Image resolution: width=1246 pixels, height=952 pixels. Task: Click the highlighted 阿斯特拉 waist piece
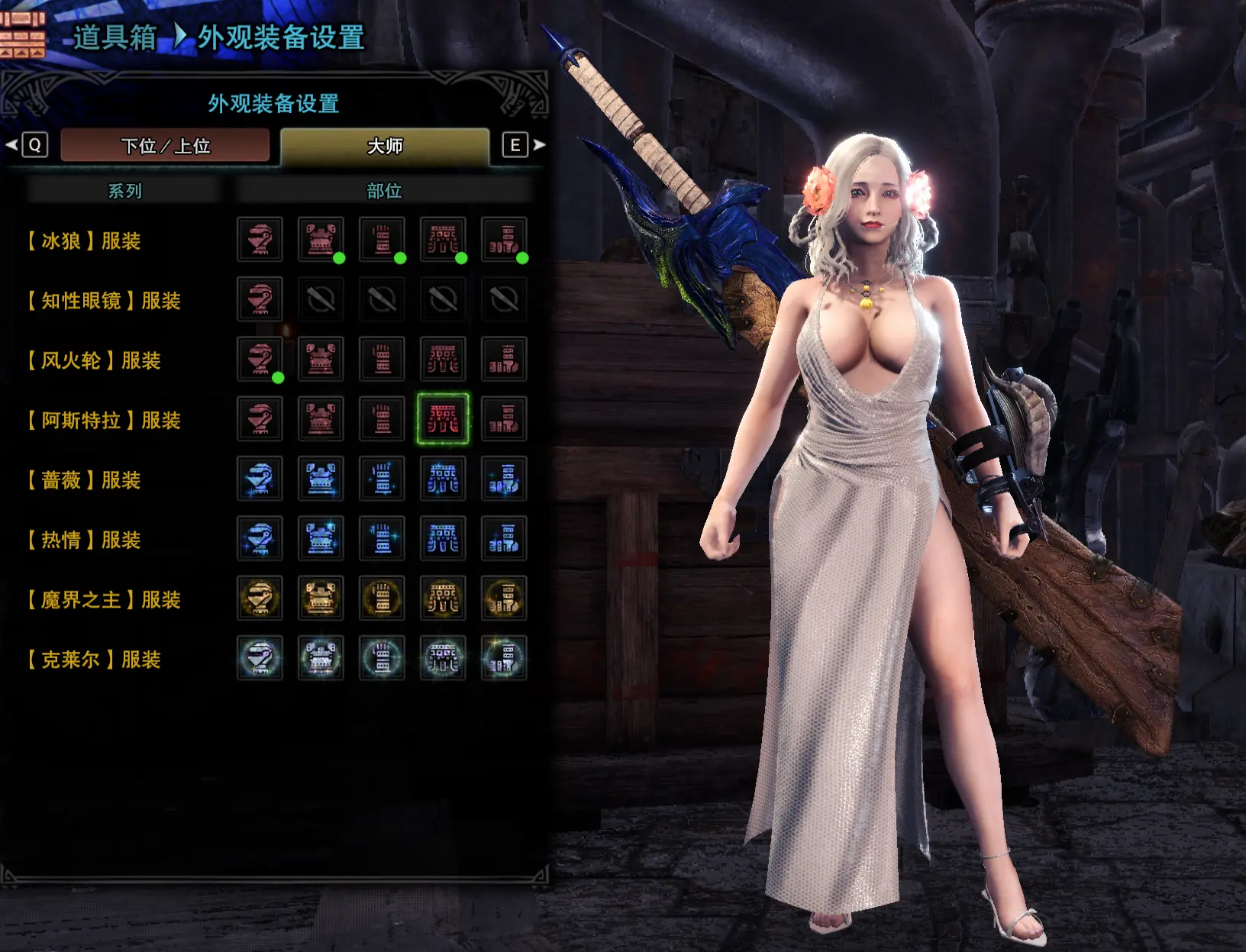(443, 418)
